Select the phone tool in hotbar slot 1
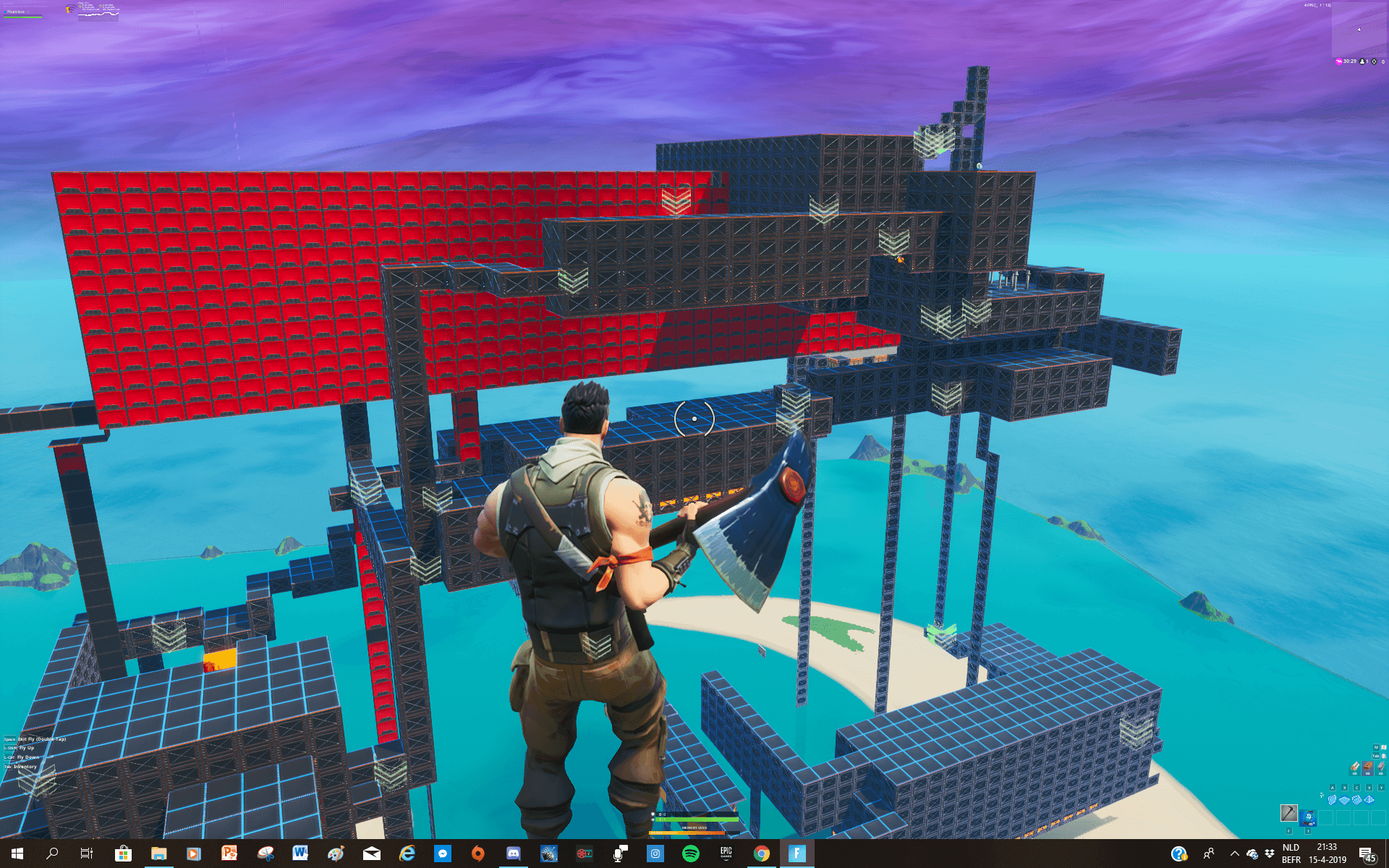The width and height of the screenshot is (1389, 868). [x=1307, y=817]
